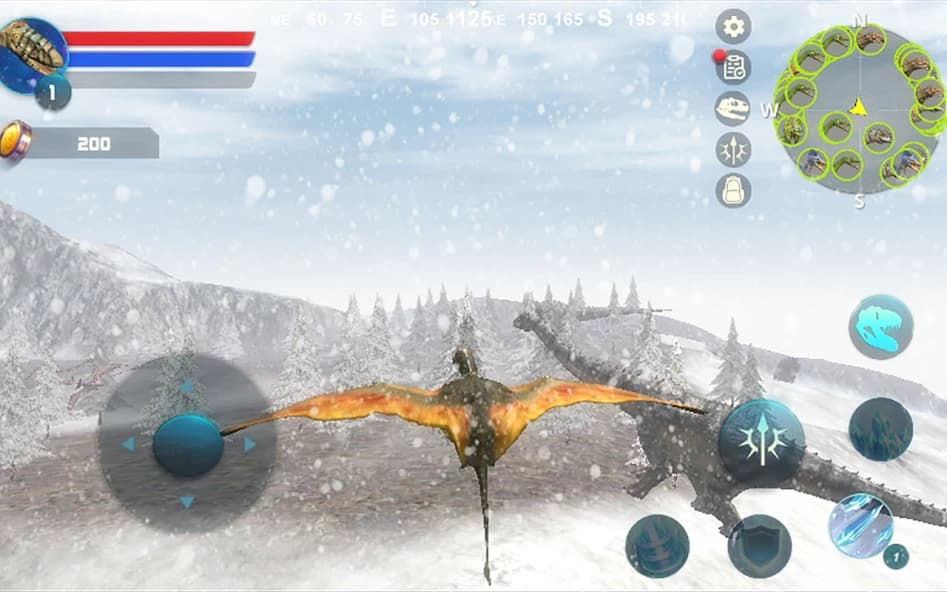Image resolution: width=947 pixels, height=592 pixels.
Task: Open the small spear upgrades icon under the skull
Action: (x=733, y=149)
